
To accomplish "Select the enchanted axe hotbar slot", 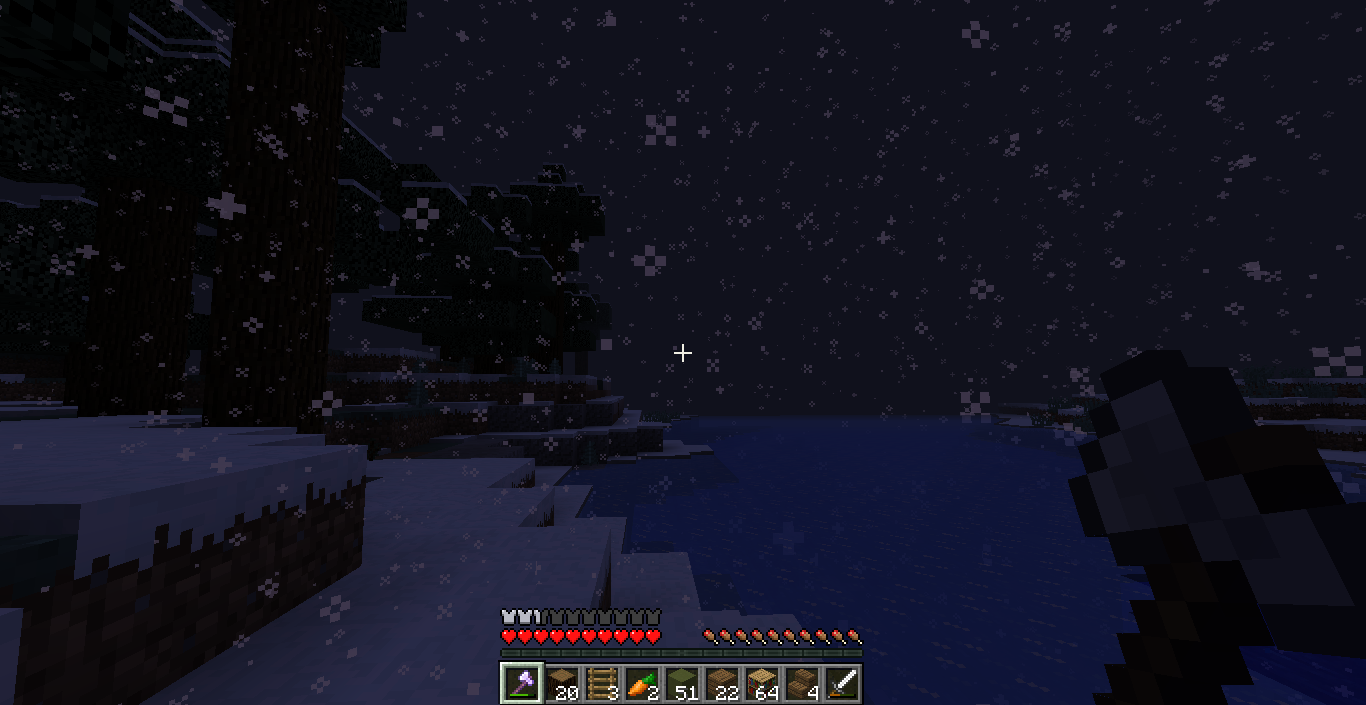I will [x=522, y=683].
